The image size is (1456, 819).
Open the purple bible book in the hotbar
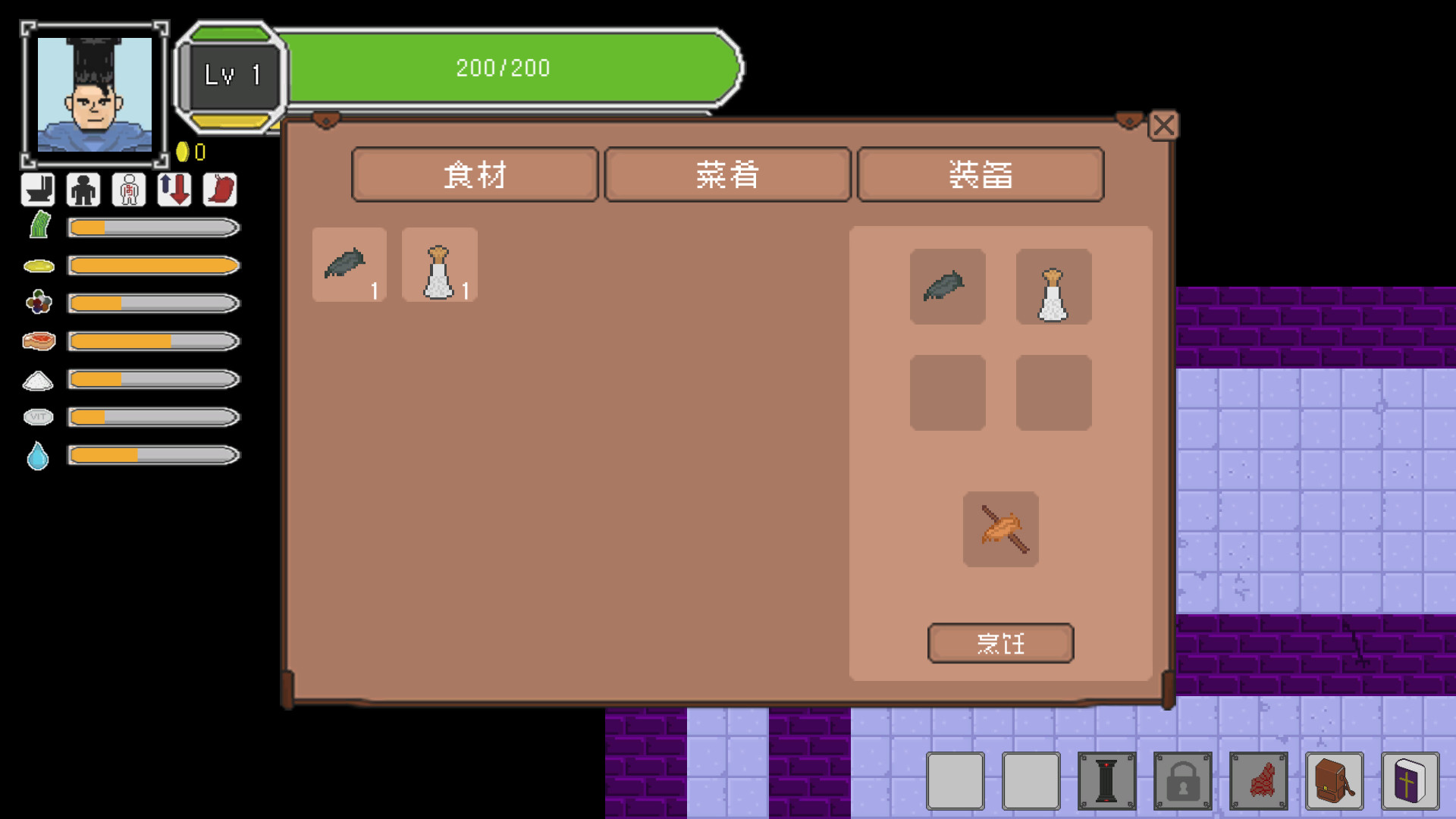pyautogui.click(x=1409, y=780)
